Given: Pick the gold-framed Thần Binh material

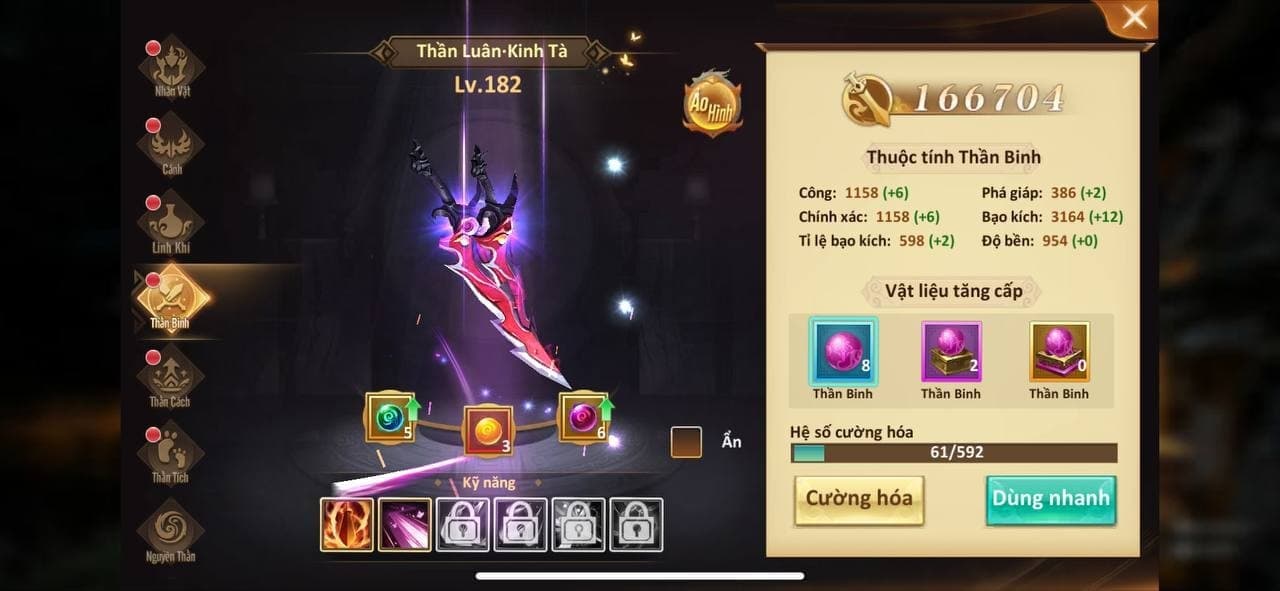Looking at the screenshot, I should pyautogui.click(x=1059, y=352).
